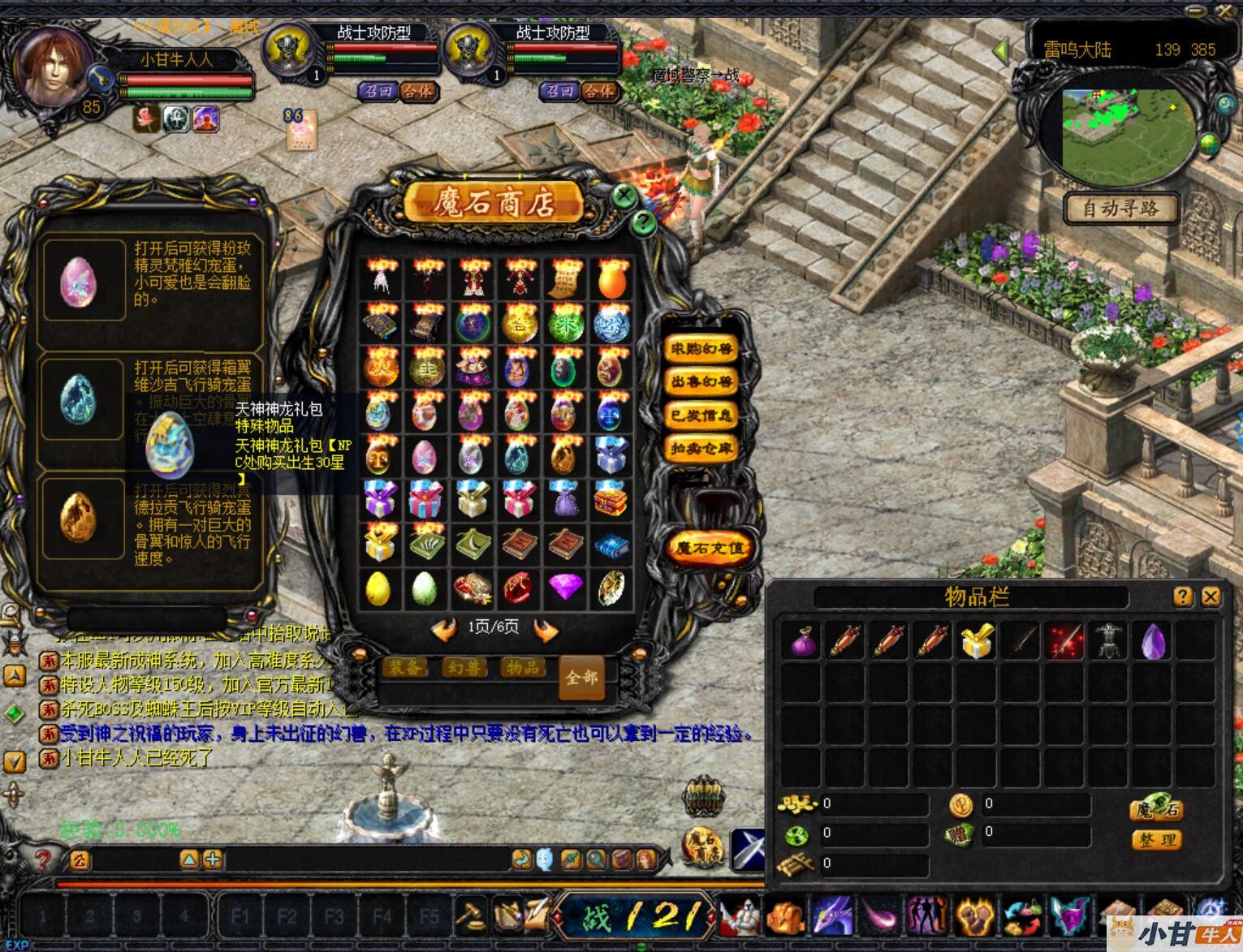Click the 魔石 button in inventory
The height and width of the screenshot is (952, 1243).
click(x=1156, y=809)
